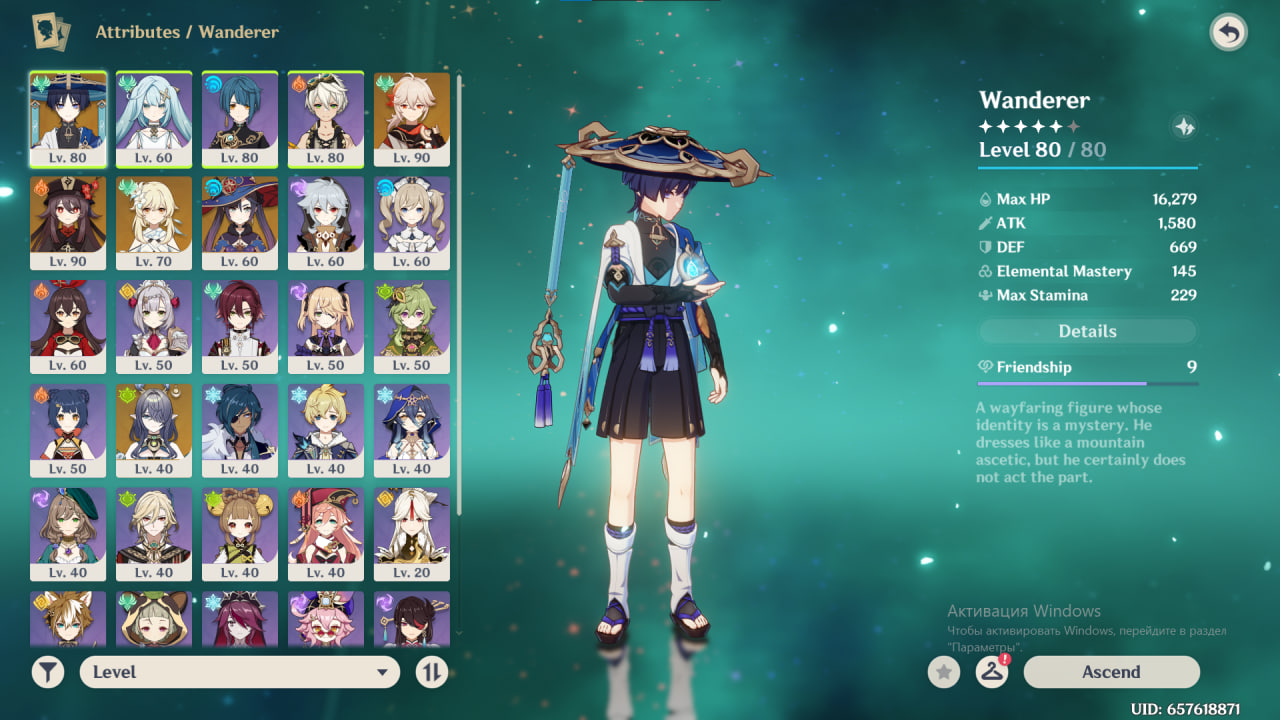Select Bennett's Lv. 80 portrait
This screenshot has height=720, width=1280.
(x=326, y=118)
